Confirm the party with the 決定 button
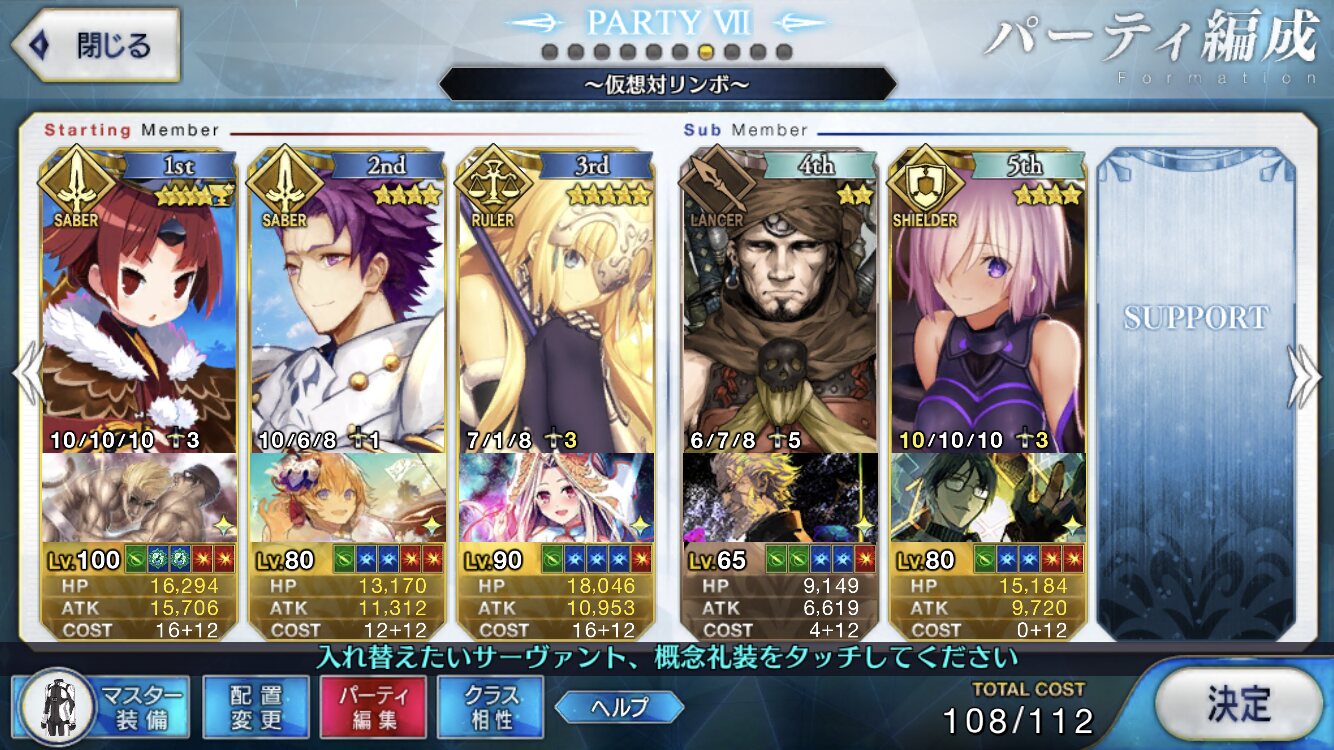The height and width of the screenshot is (750, 1334). [x=1238, y=705]
